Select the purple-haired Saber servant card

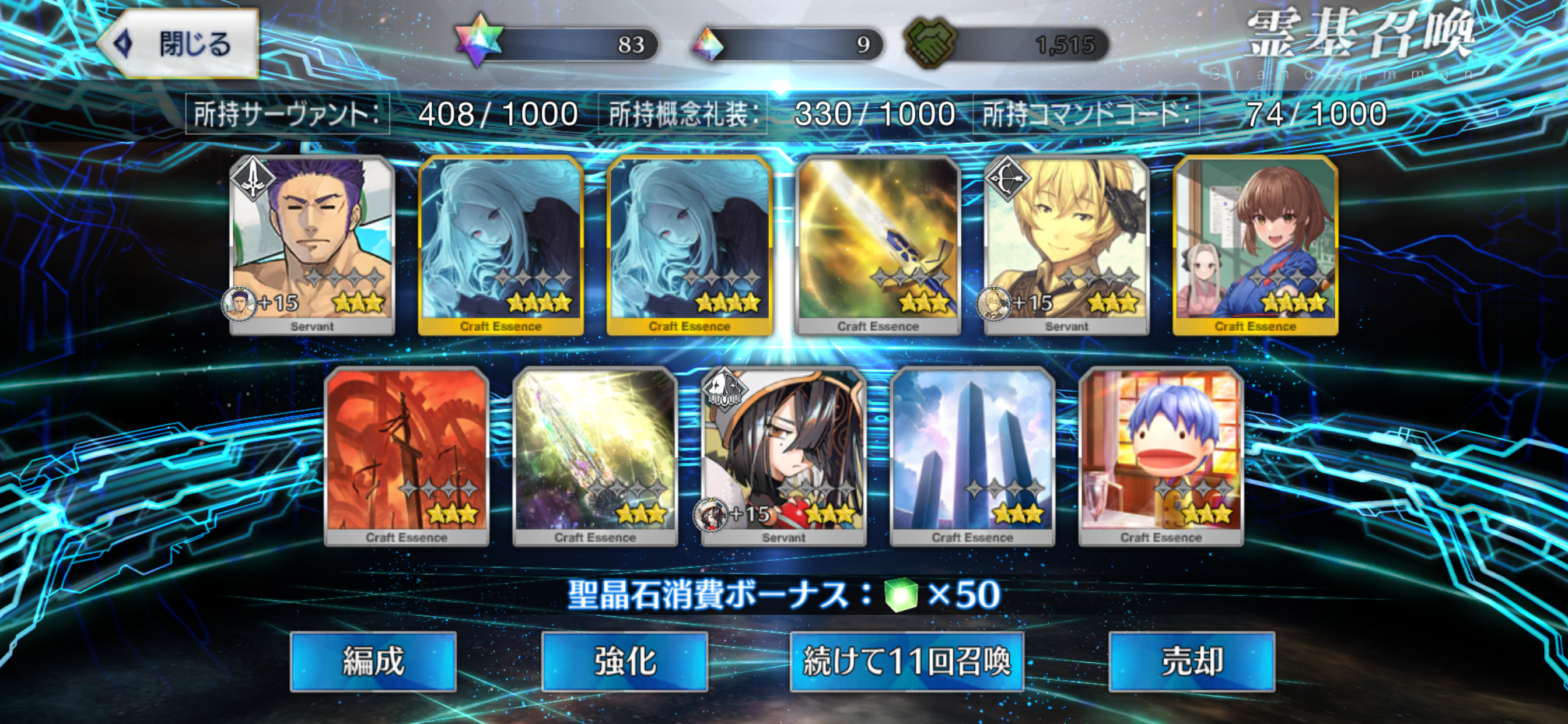311,243
